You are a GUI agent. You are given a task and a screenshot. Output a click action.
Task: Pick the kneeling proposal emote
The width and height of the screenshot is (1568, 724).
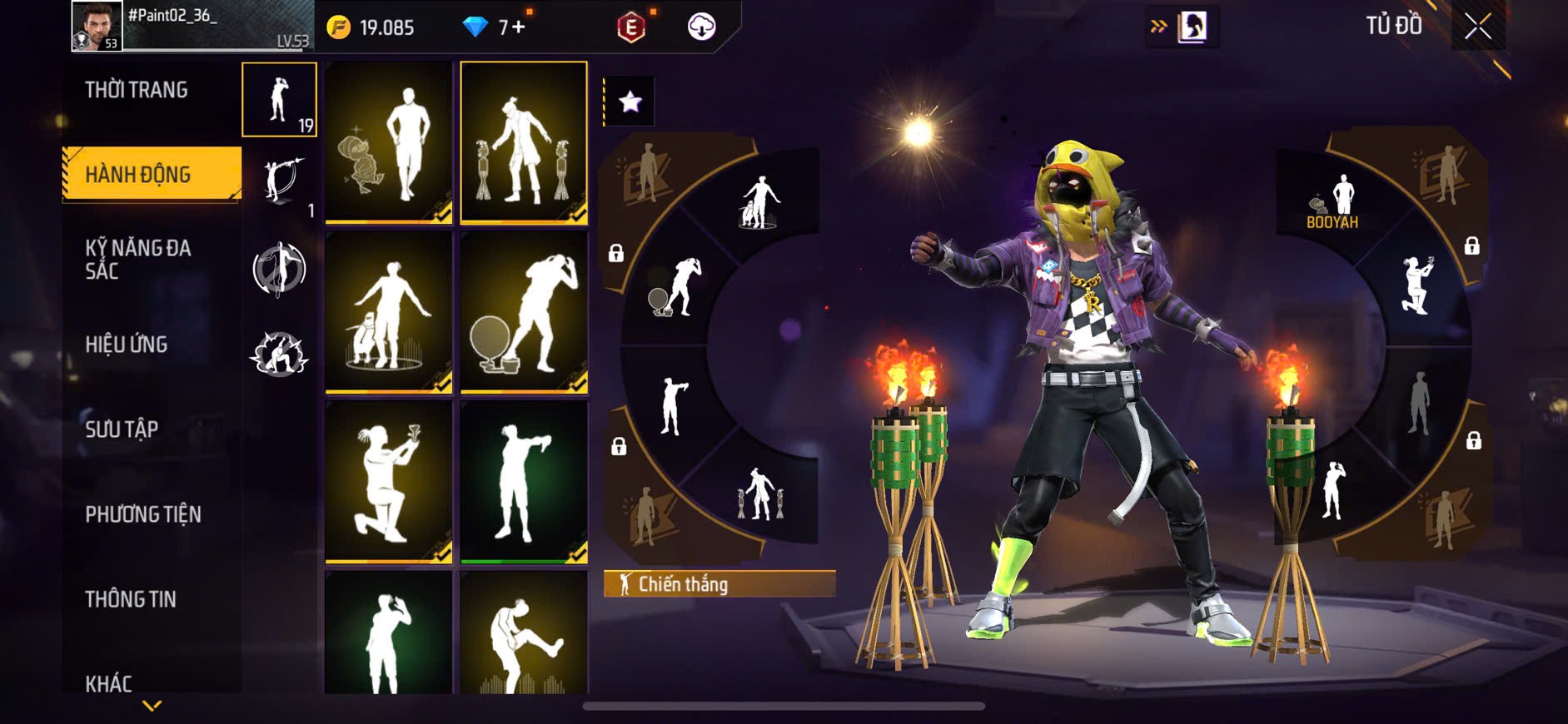pos(388,481)
